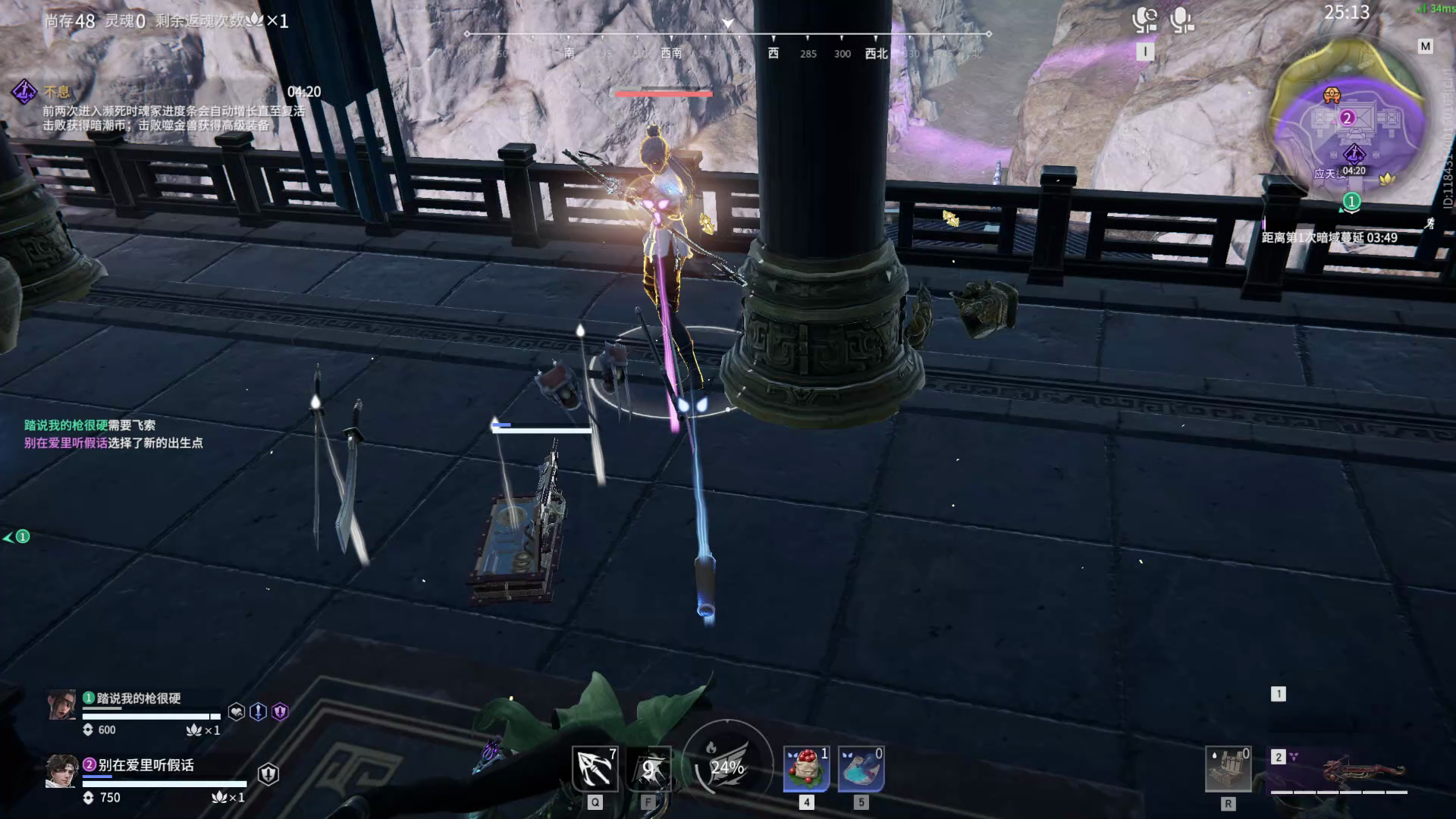Screen dimensions: 1456x819
Task: Toggle the voice chat microphone icon
Action: [1181, 20]
